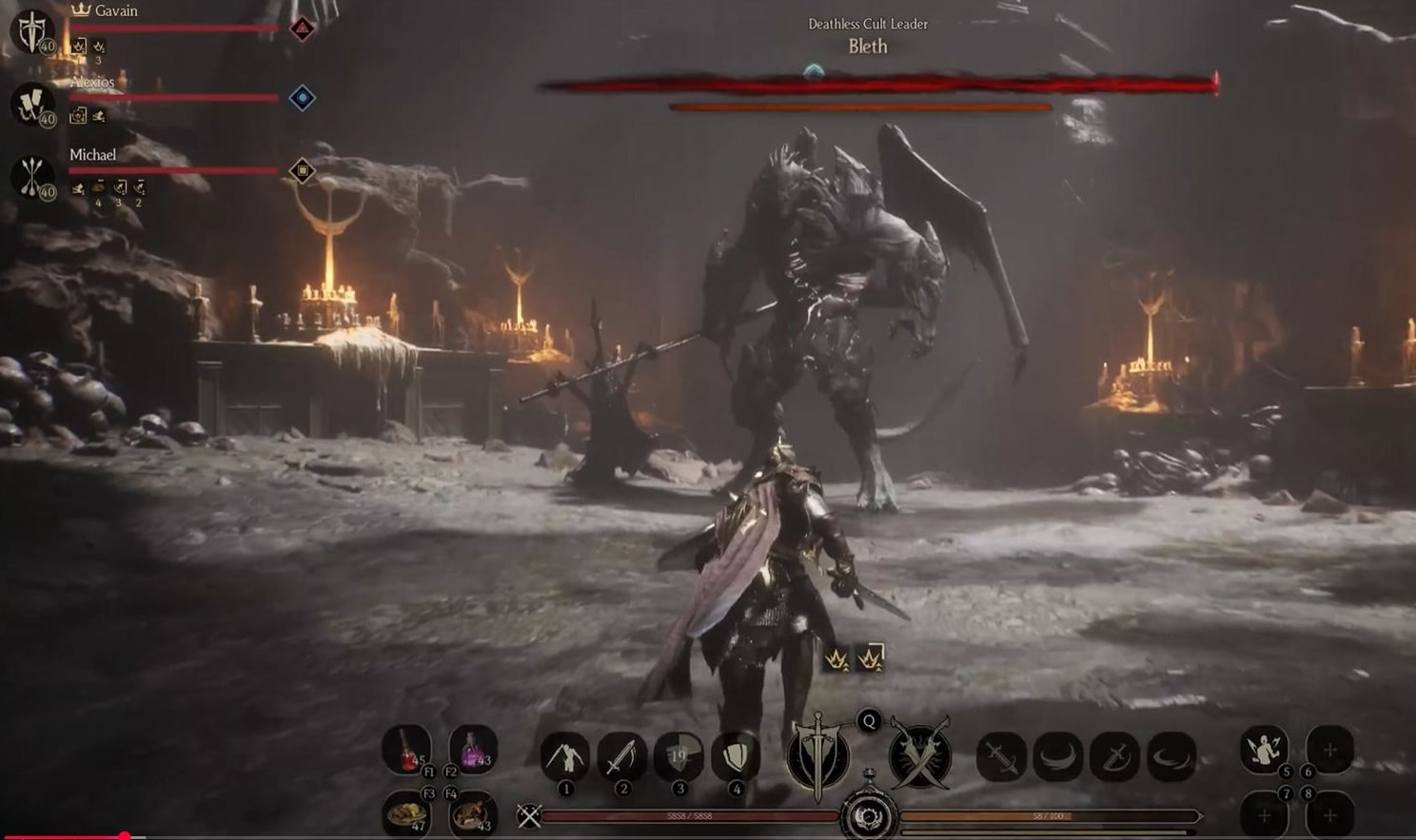Select the sword and shield weapon set
Viewport: 1416px width, 840px height.
tap(817, 756)
